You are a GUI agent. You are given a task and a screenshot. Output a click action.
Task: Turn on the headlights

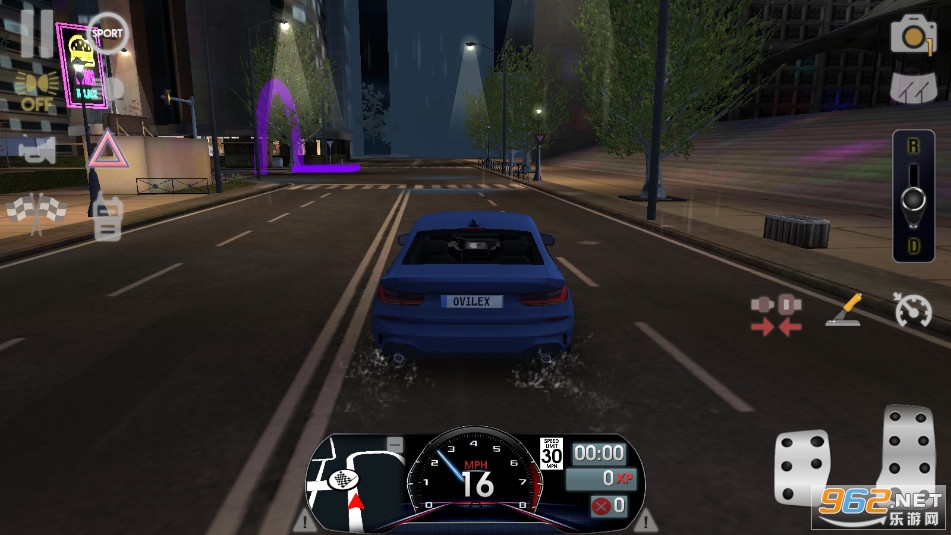tap(36, 90)
